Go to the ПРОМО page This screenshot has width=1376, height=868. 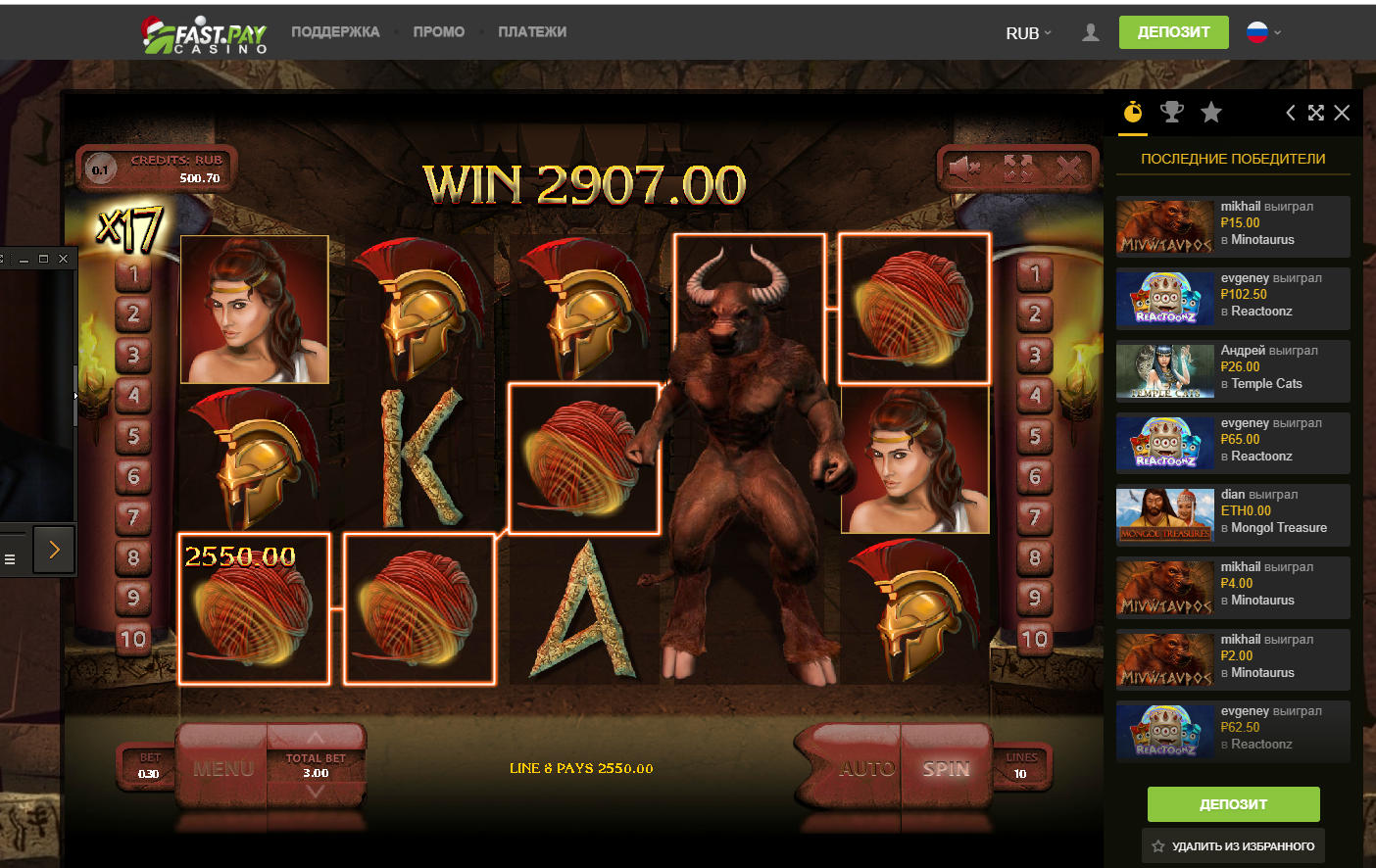point(438,32)
